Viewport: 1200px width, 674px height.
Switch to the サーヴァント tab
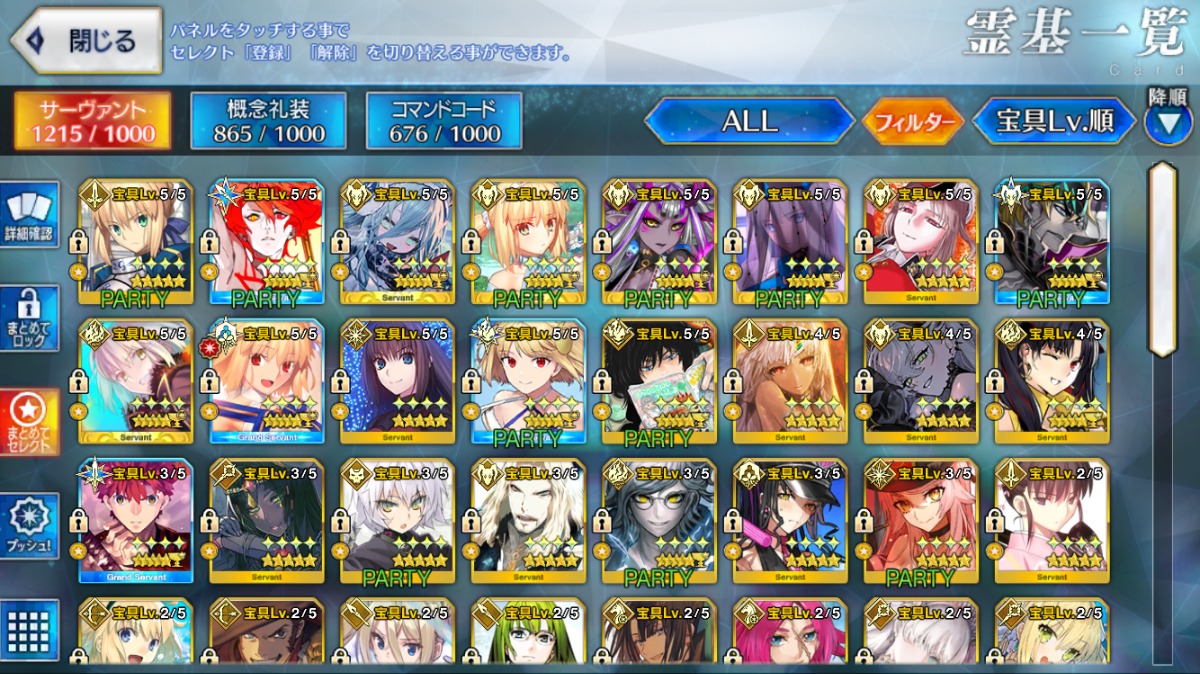point(92,121)
